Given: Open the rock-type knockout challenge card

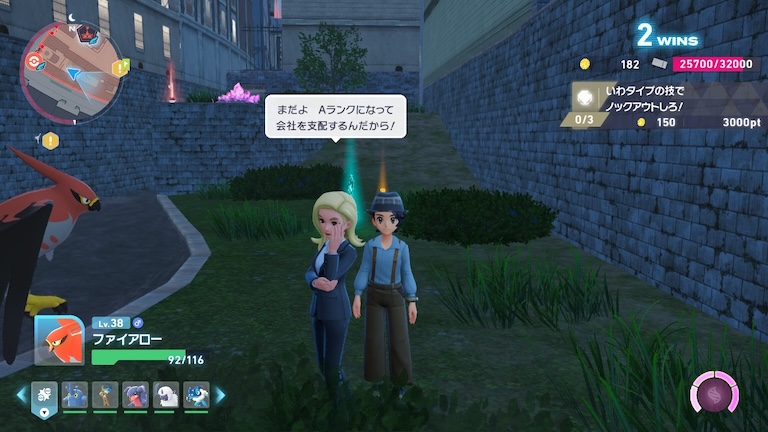Looking at the screenshot, I should 655,104.
